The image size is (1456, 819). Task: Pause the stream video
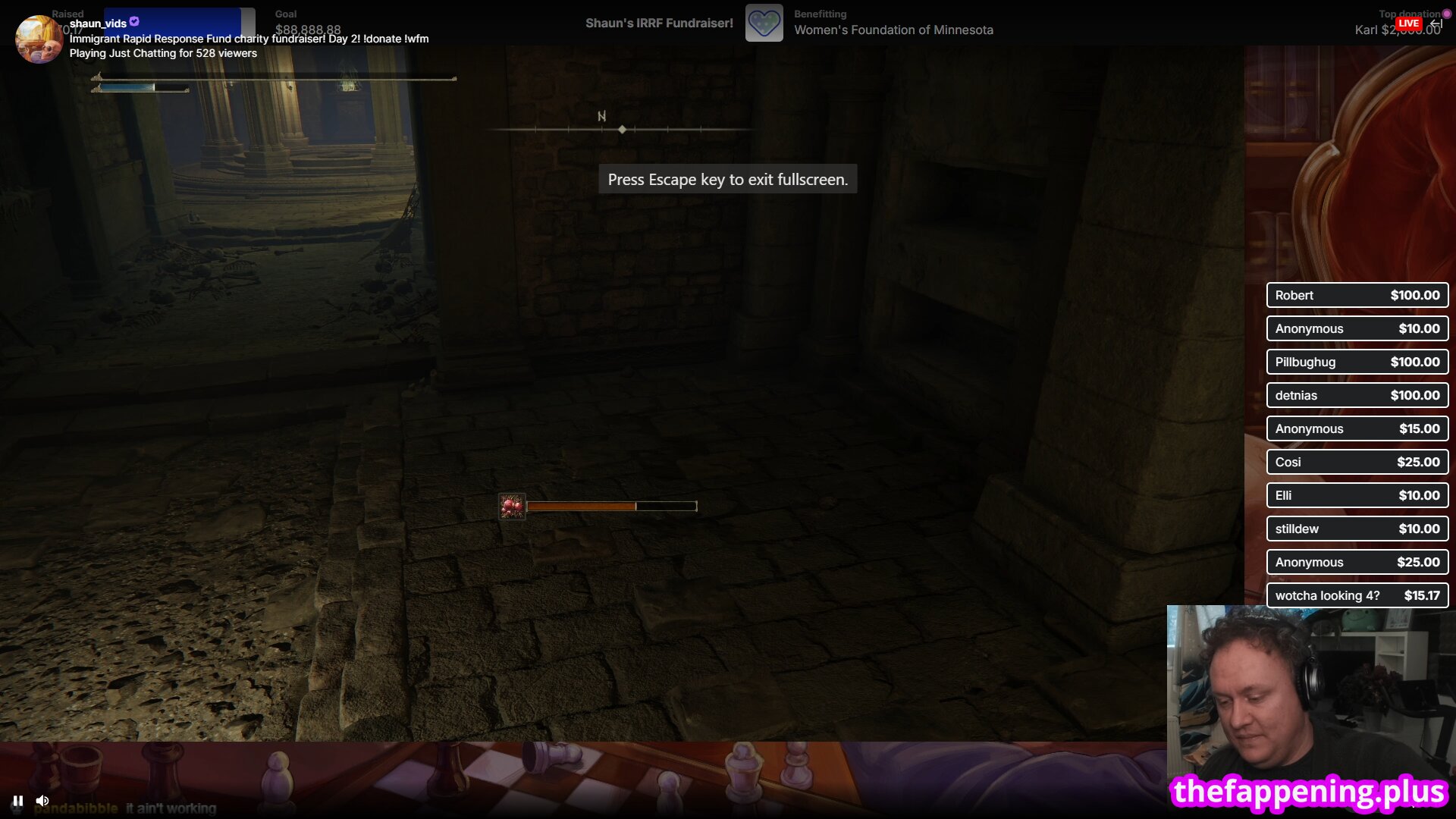click(17, 801)
